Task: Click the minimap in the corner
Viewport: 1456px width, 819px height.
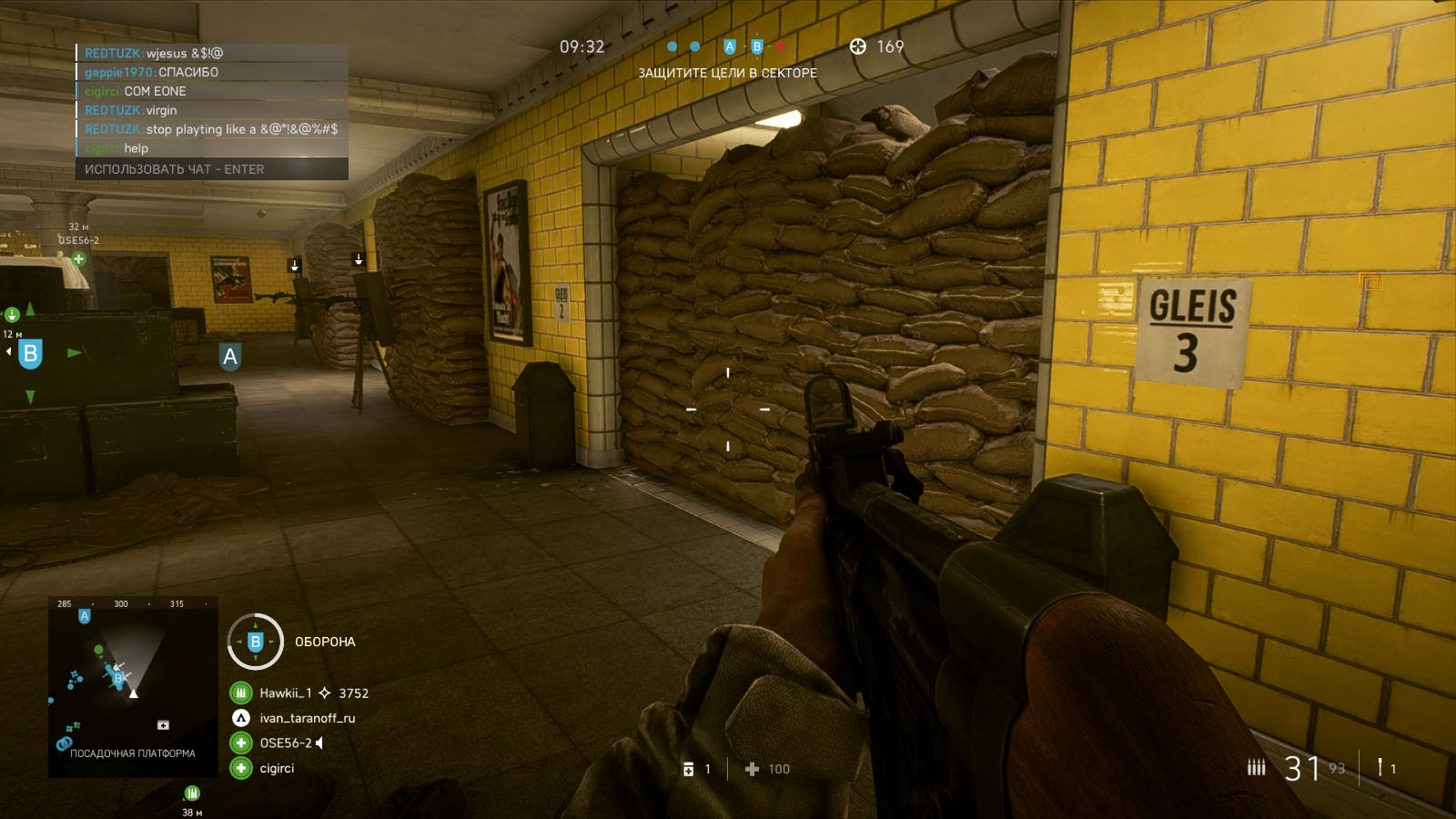Action: (133, 687)
